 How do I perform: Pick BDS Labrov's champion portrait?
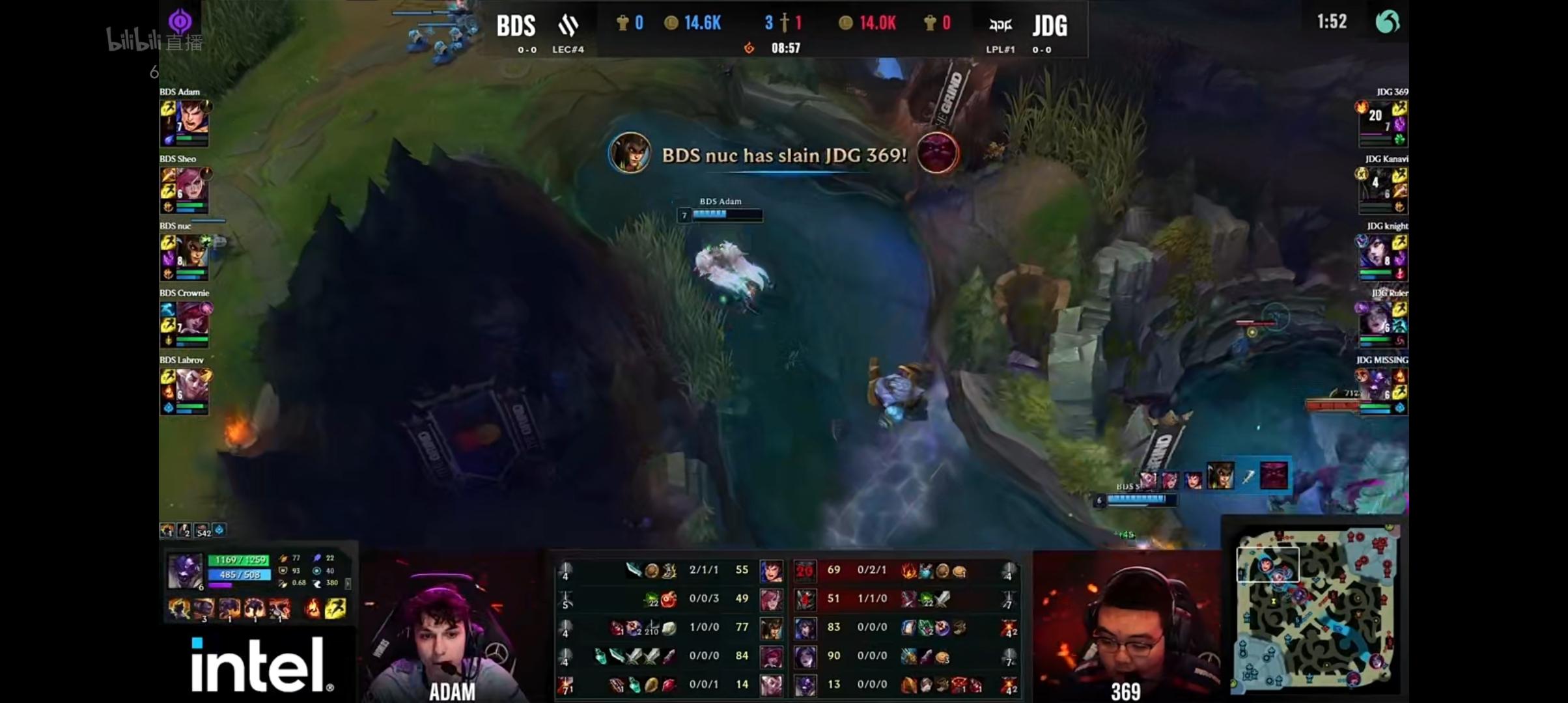[192, 386]
